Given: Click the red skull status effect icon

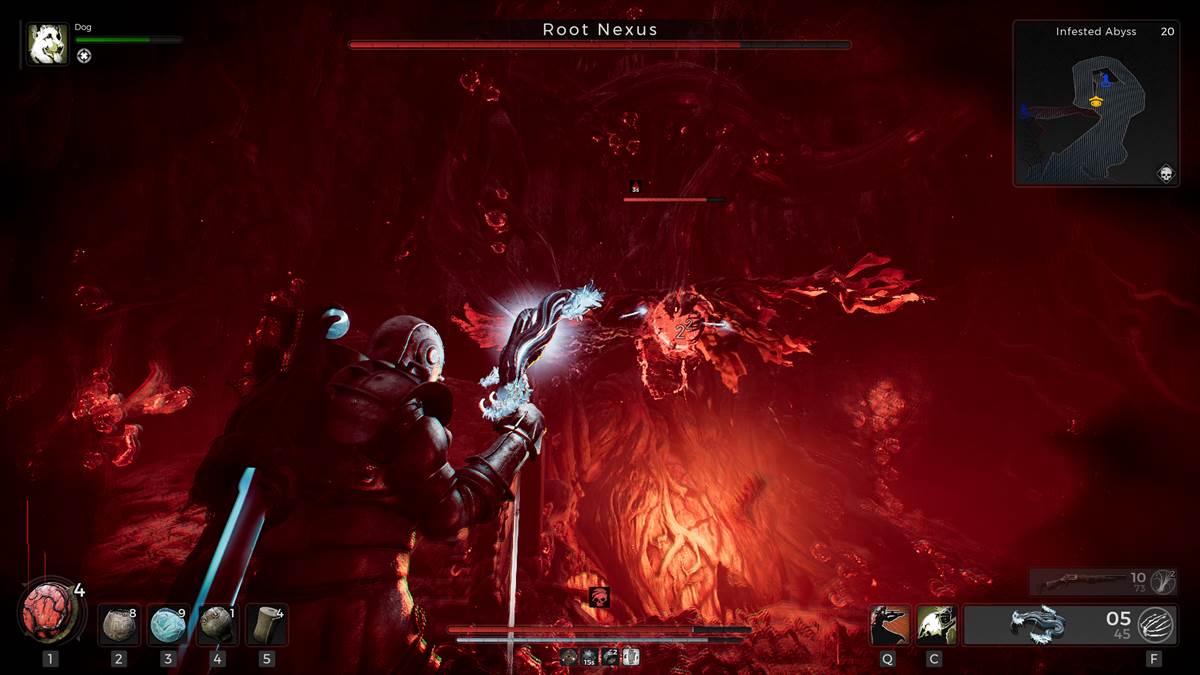Looking at the screenshot, I should [599, 598].
